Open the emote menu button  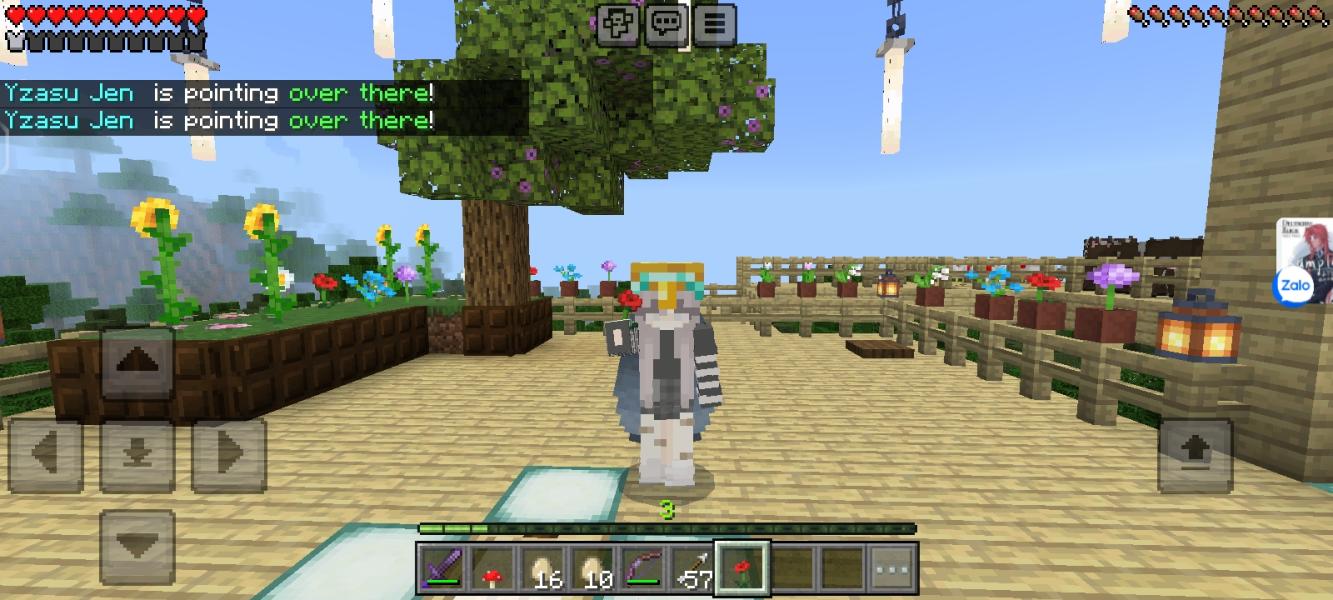pyautogui.click(x=617, y=24)
